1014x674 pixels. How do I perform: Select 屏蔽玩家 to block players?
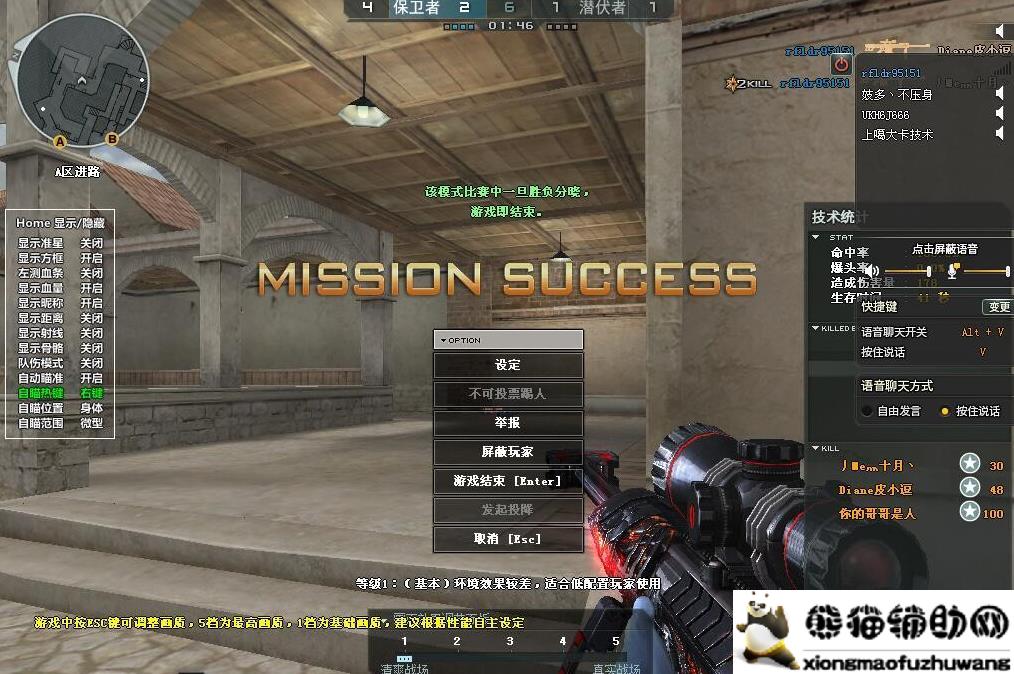(508, 452)
